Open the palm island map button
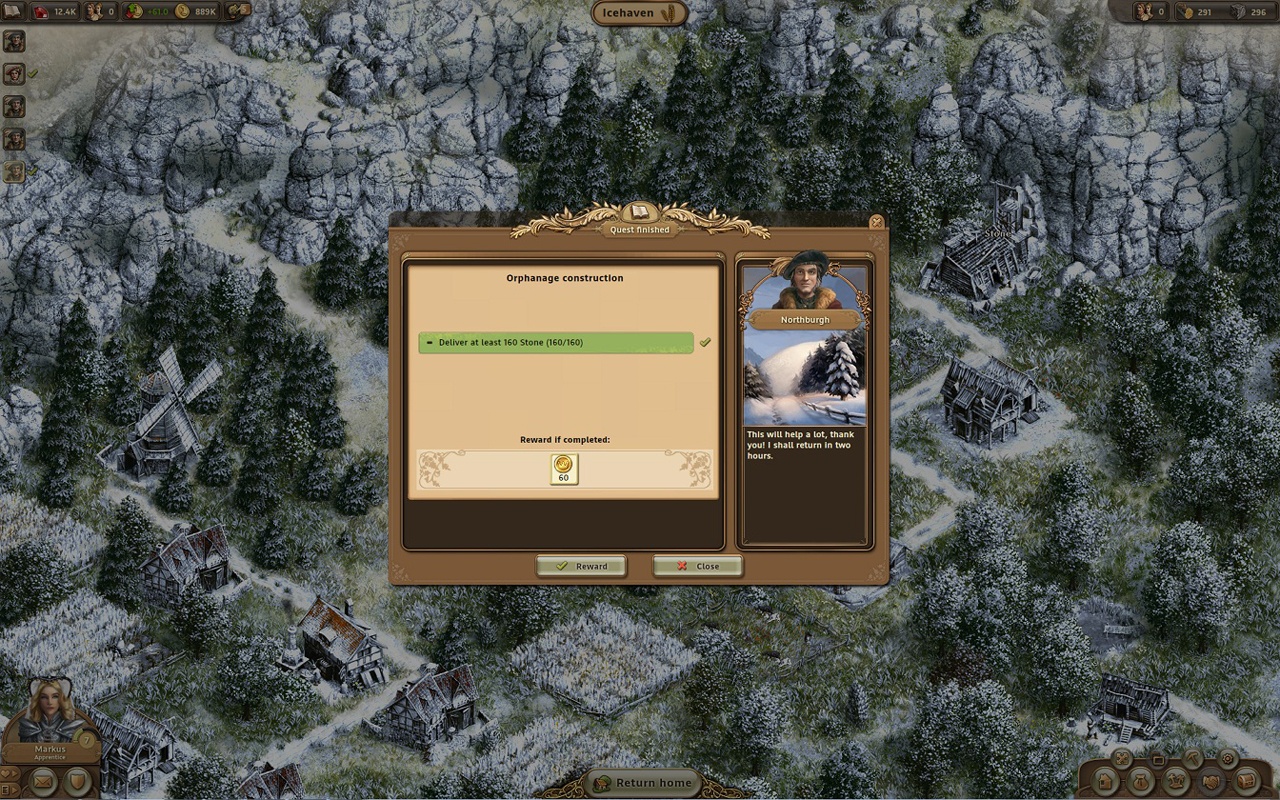 pos(1176,781)
